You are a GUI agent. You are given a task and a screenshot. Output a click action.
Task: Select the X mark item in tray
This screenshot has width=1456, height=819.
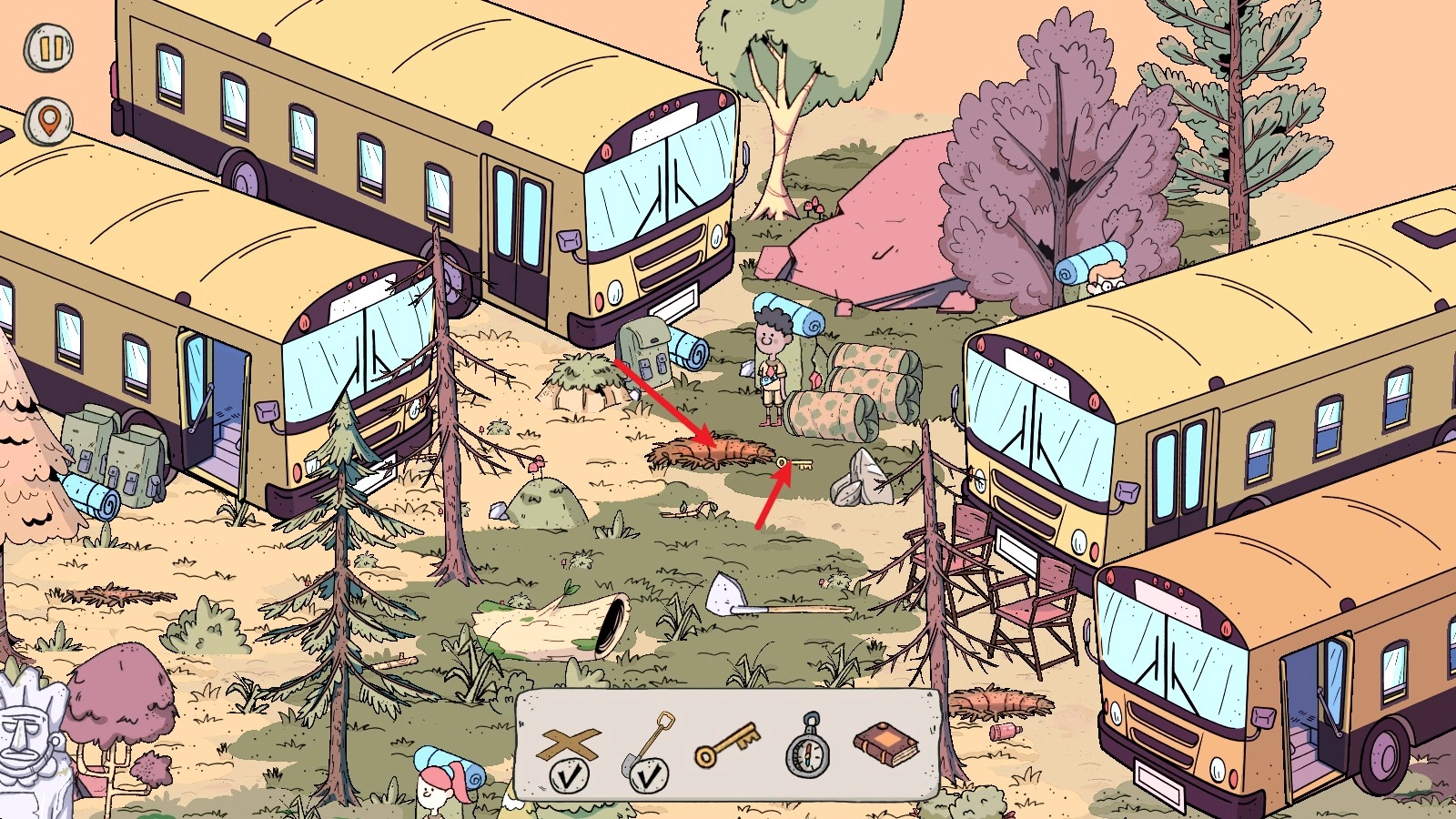(570, 746)
